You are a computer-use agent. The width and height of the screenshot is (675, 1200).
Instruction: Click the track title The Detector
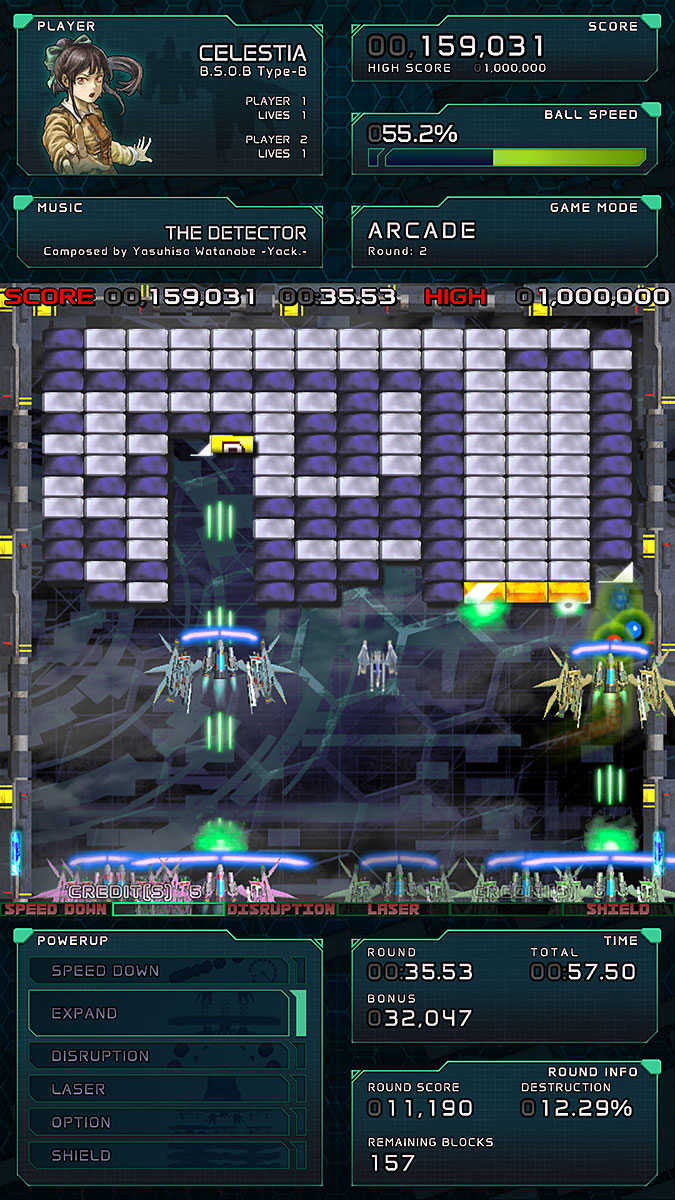(235, 232)
